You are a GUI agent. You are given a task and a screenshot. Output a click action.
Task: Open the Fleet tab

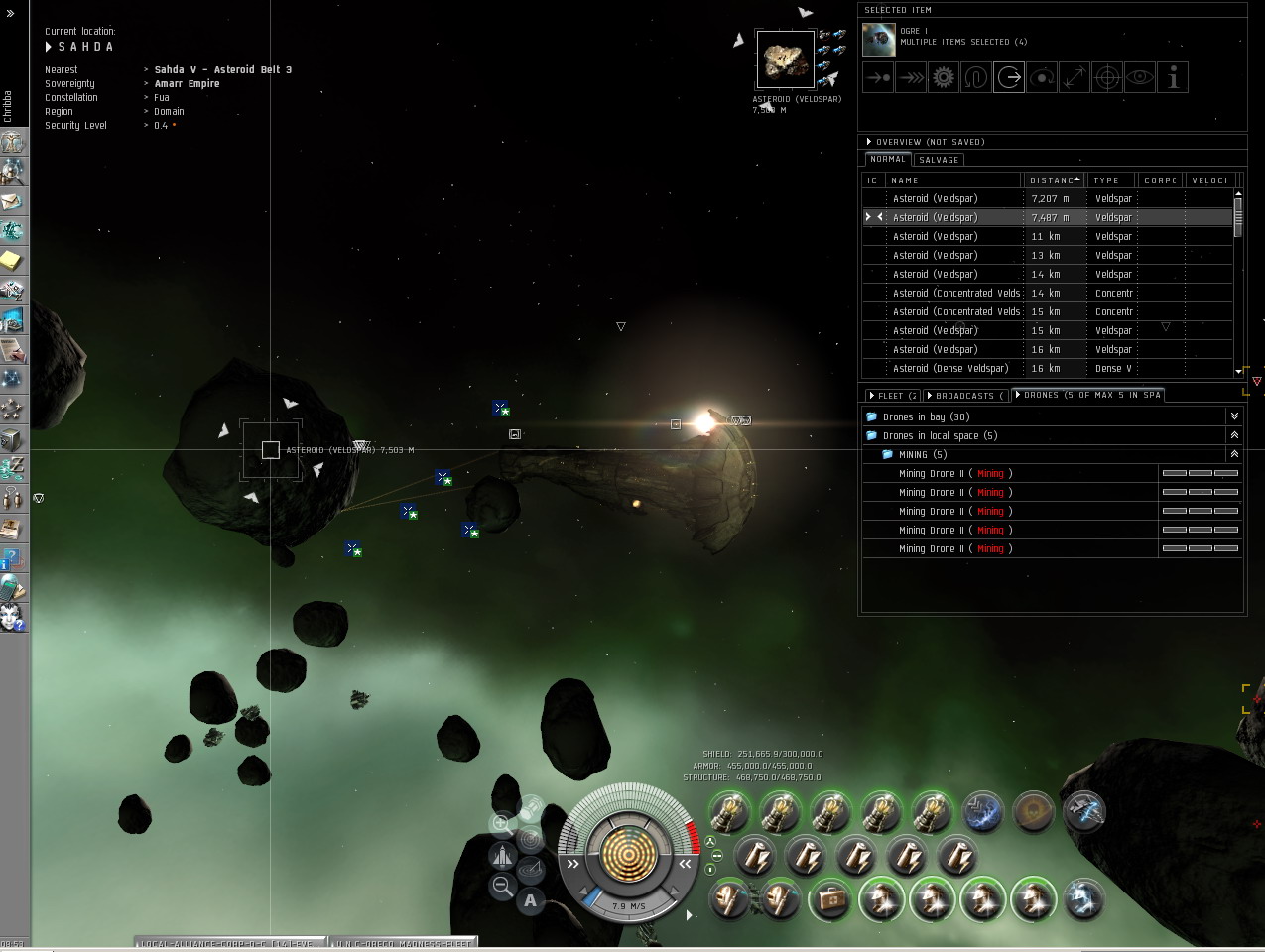coord(893,396)
